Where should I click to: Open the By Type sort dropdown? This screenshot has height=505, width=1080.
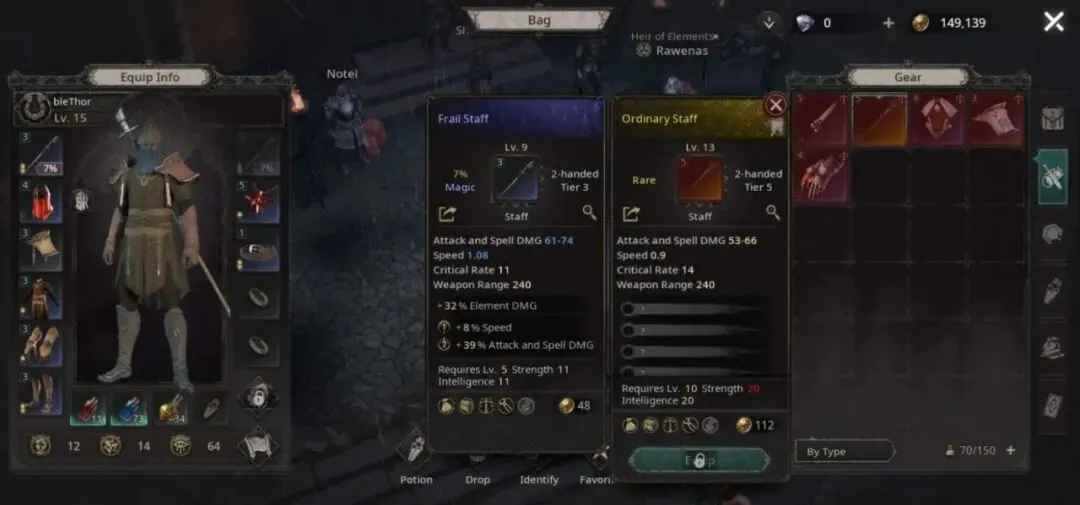coord(844,451)
